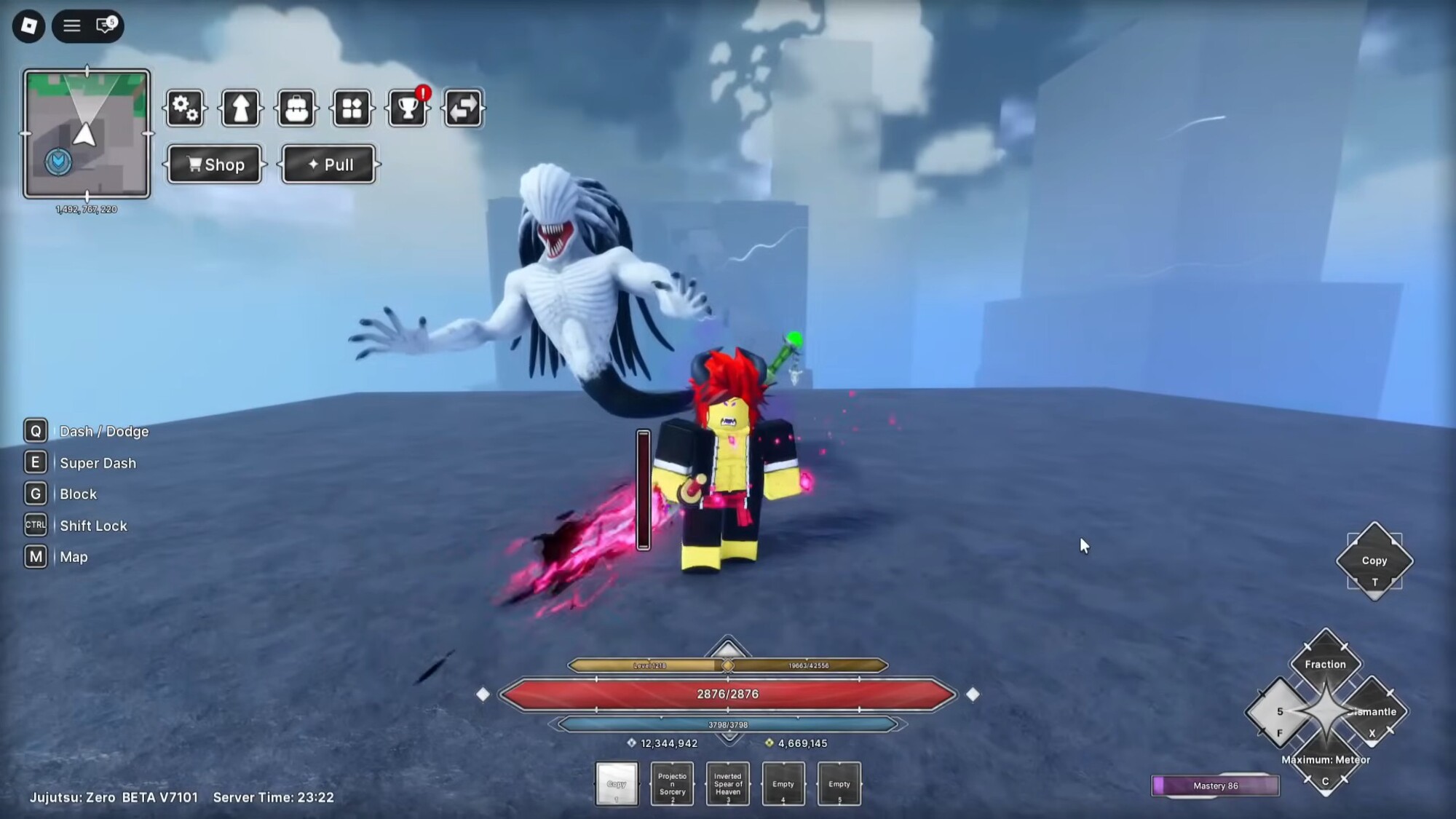Open the Roblox logo menu
Image resolution: width=1456 pixels, height=819 pixels.
click(29, 26)
